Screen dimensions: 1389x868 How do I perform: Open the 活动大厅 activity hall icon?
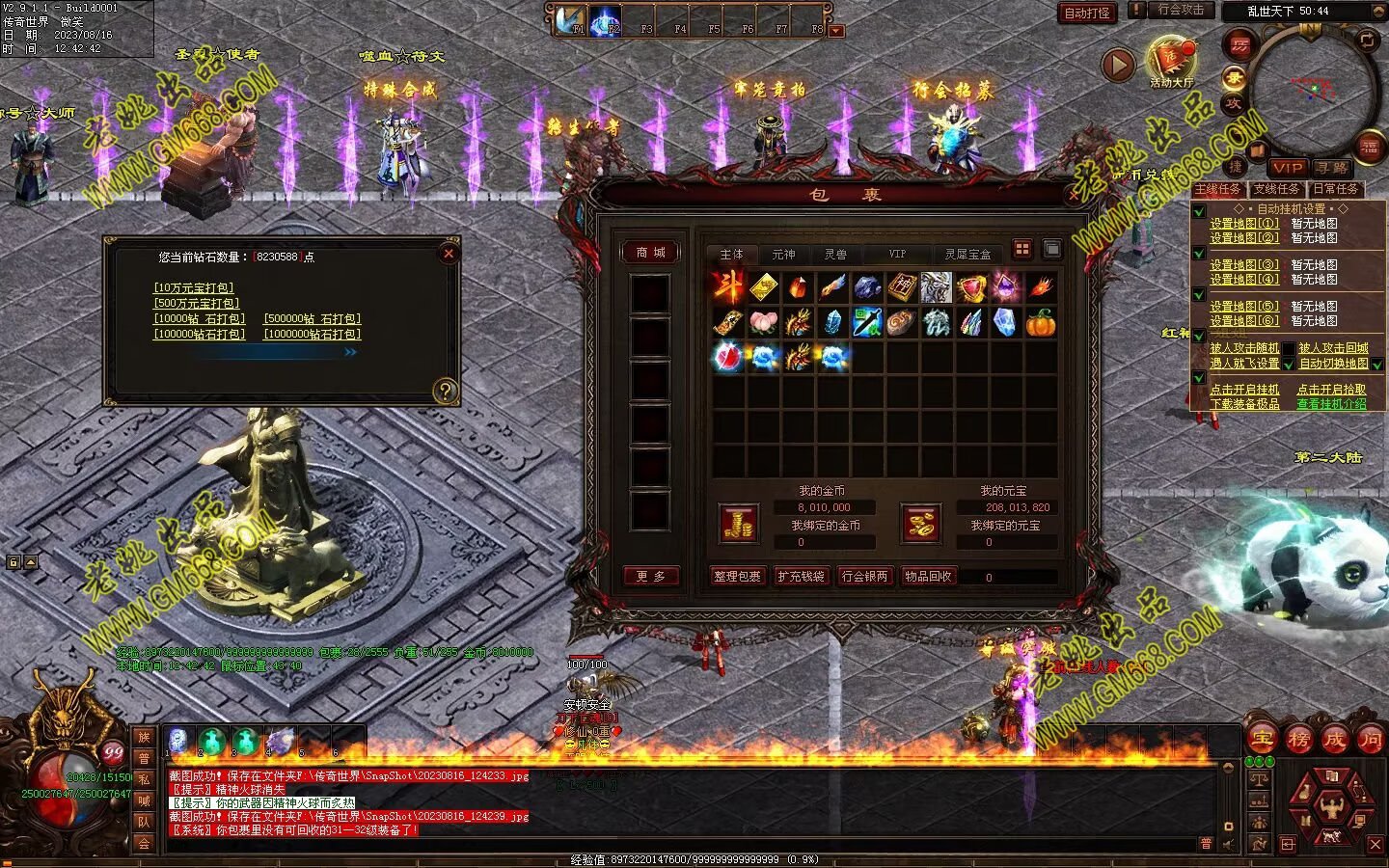(x=1171, y=61)
